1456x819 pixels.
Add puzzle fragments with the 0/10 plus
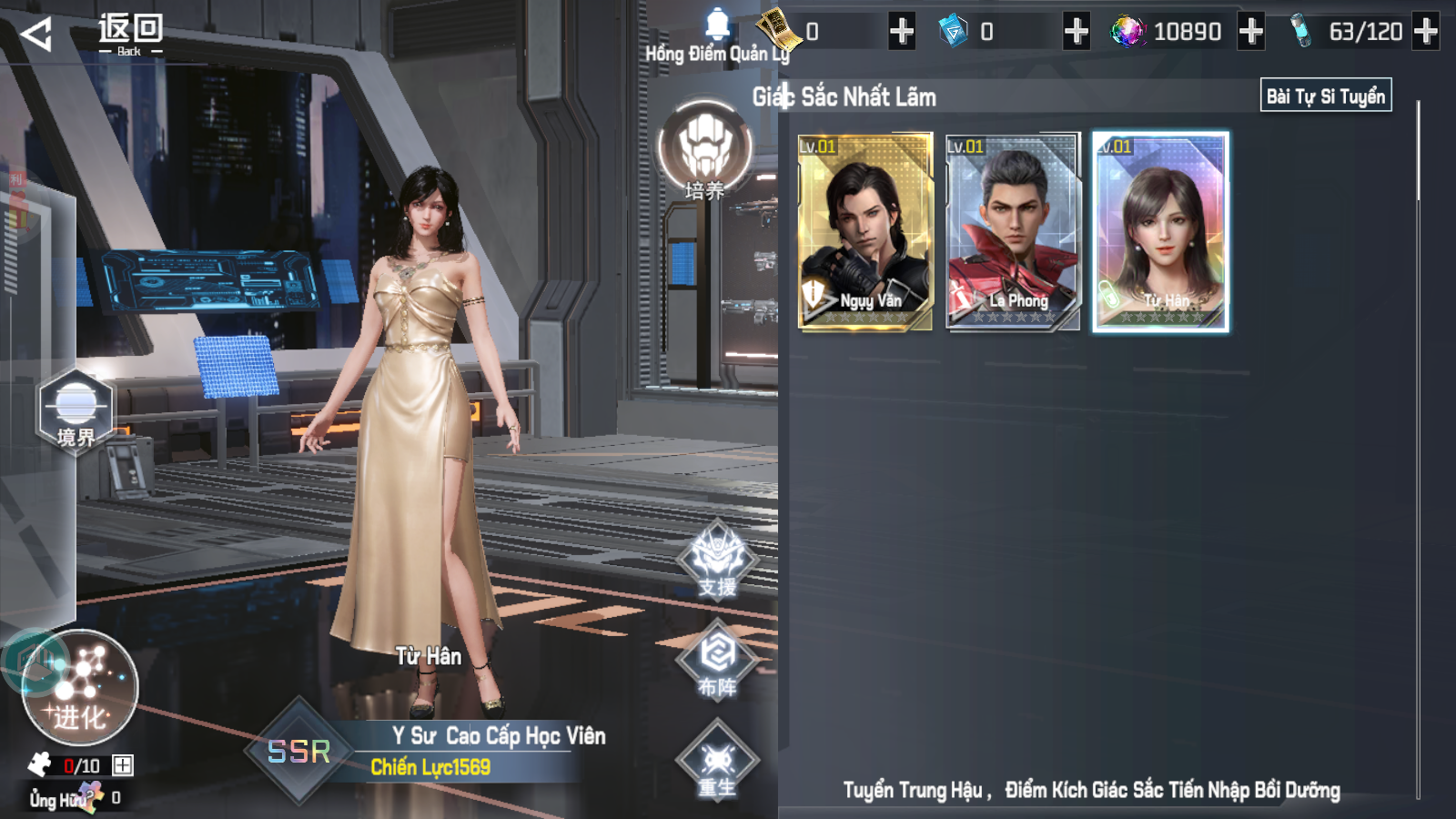(123, 765)
